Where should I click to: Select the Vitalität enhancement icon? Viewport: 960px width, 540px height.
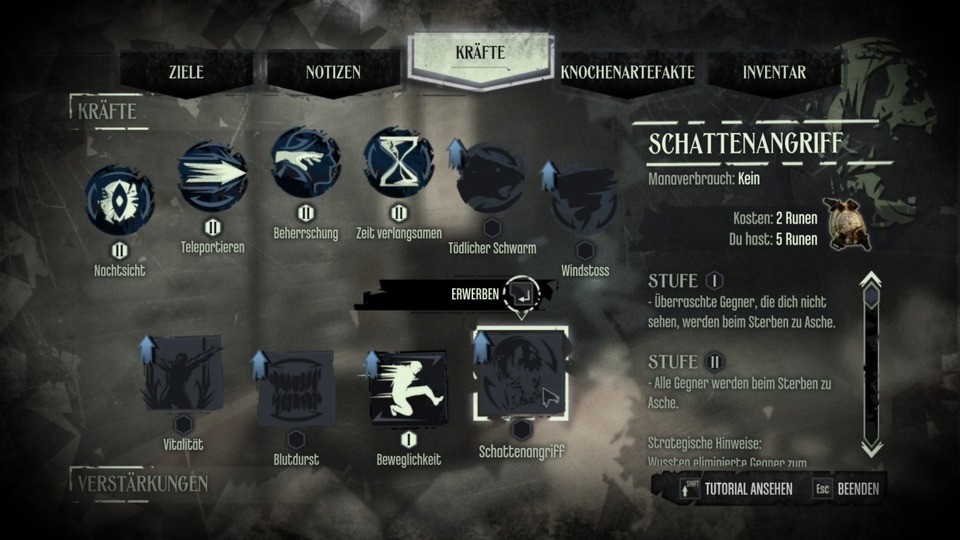click(x=182, y=373)
